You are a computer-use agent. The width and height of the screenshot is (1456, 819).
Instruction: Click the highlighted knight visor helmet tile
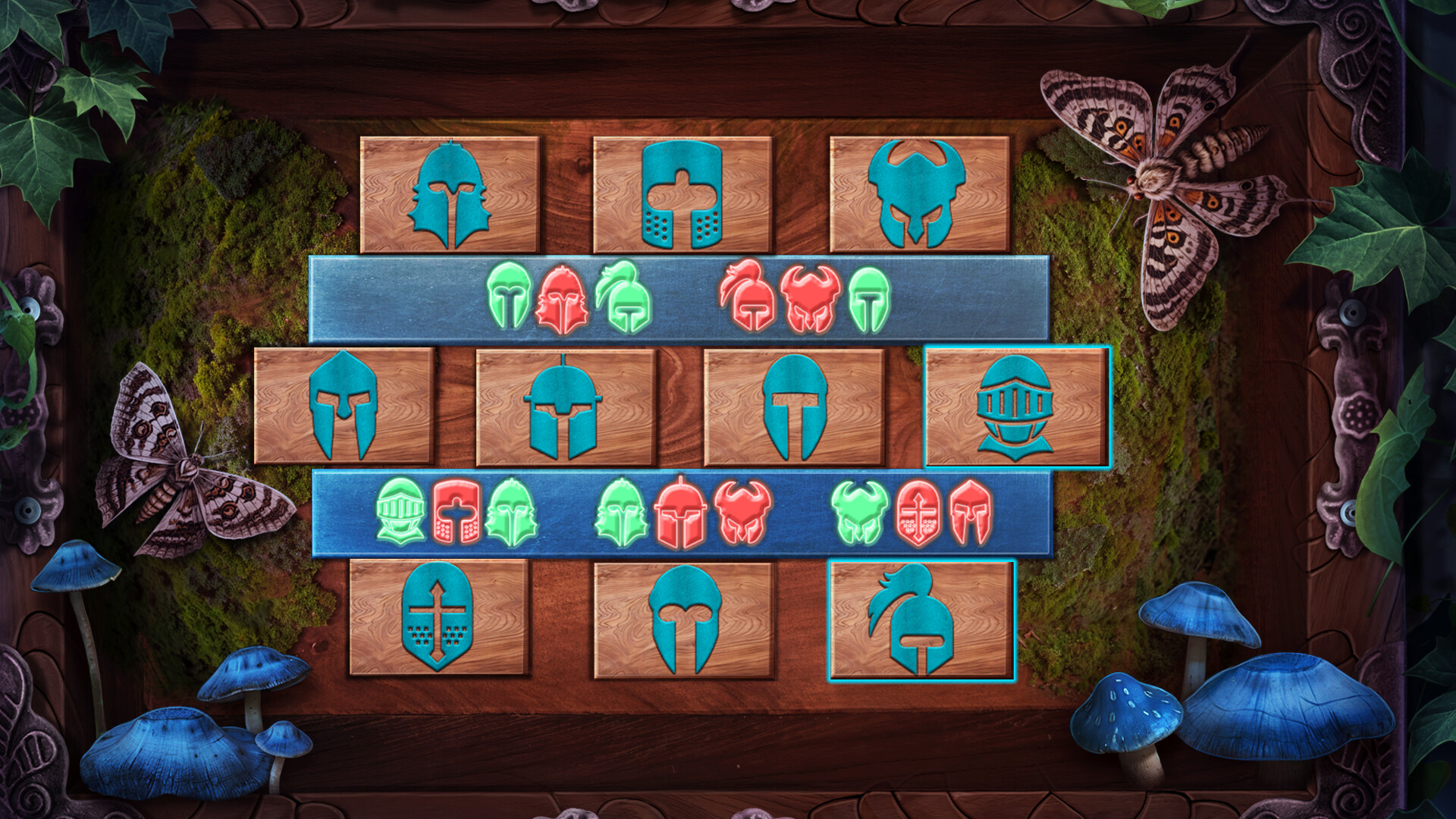point(1016,409)
